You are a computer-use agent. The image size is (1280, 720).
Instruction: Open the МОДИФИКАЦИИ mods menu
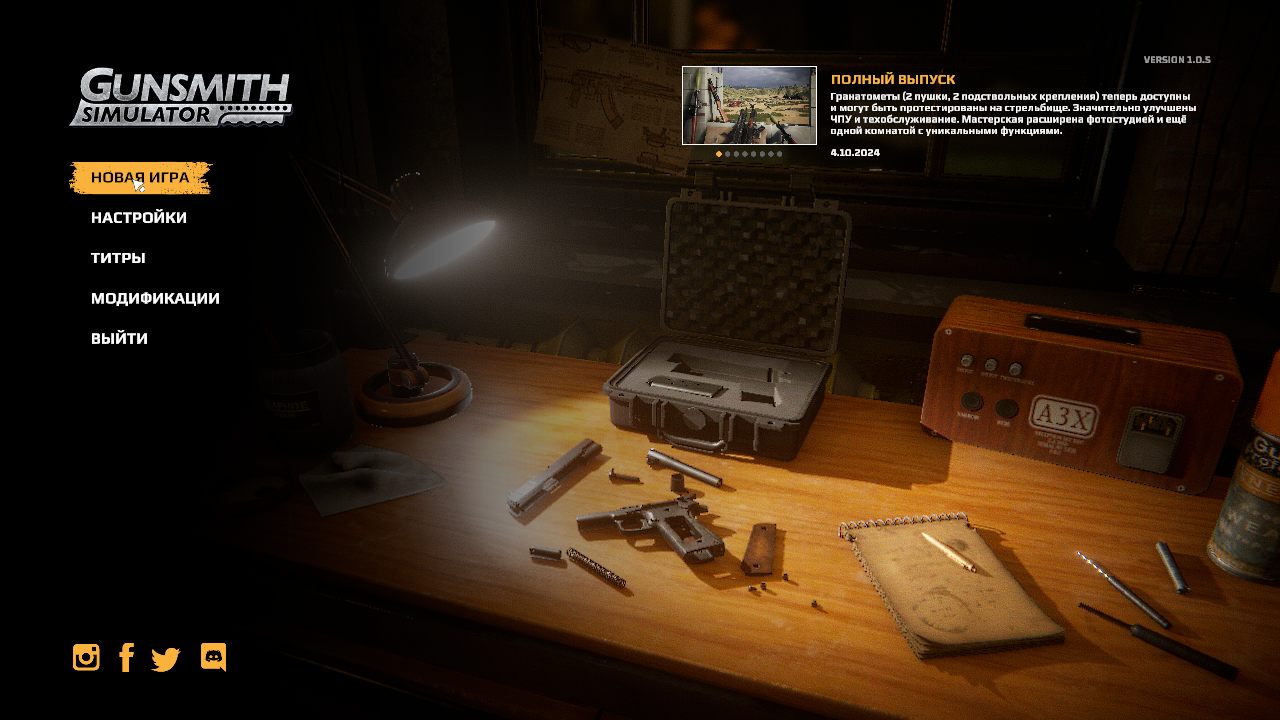tap(155, 298)
